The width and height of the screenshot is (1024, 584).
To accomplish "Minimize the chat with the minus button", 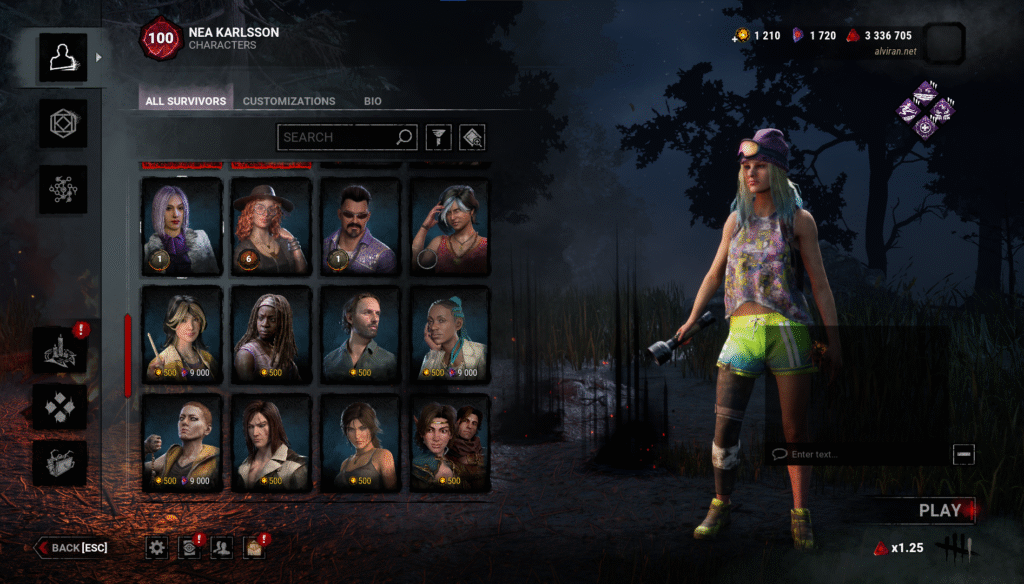I will [x=964, y=454].
